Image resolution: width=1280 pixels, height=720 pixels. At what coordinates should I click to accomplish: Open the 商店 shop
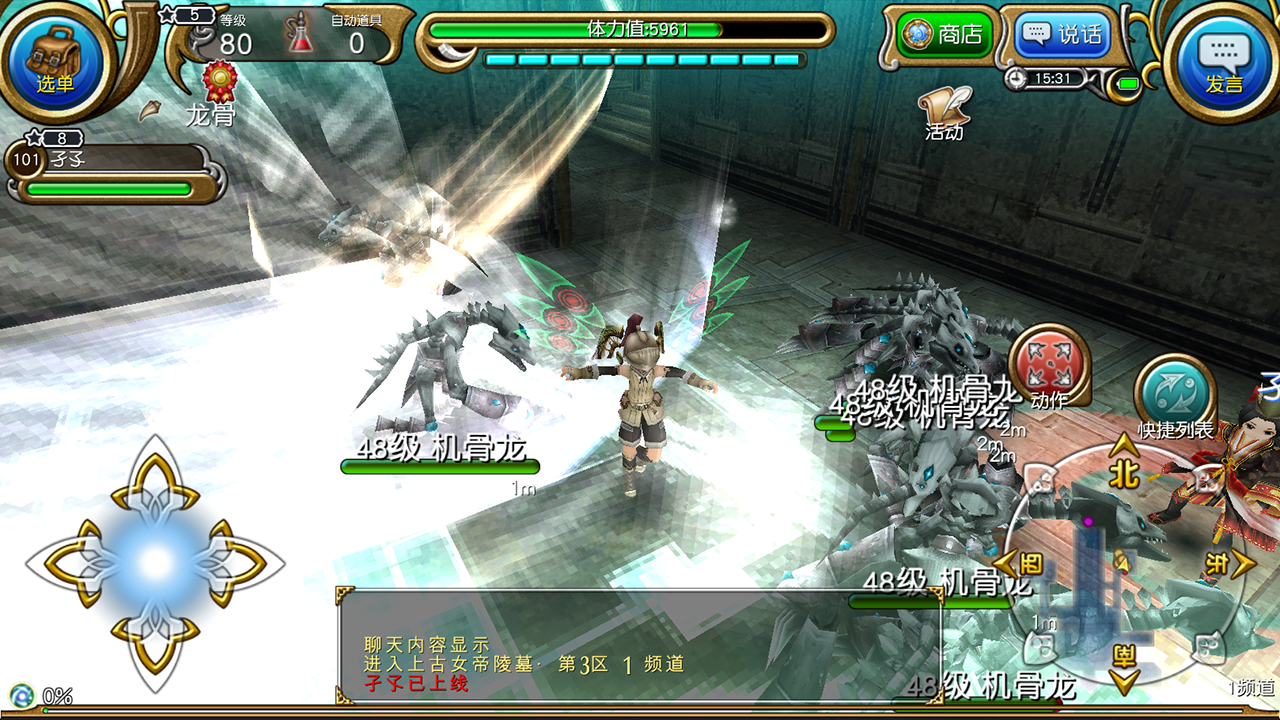click(942, 35)
